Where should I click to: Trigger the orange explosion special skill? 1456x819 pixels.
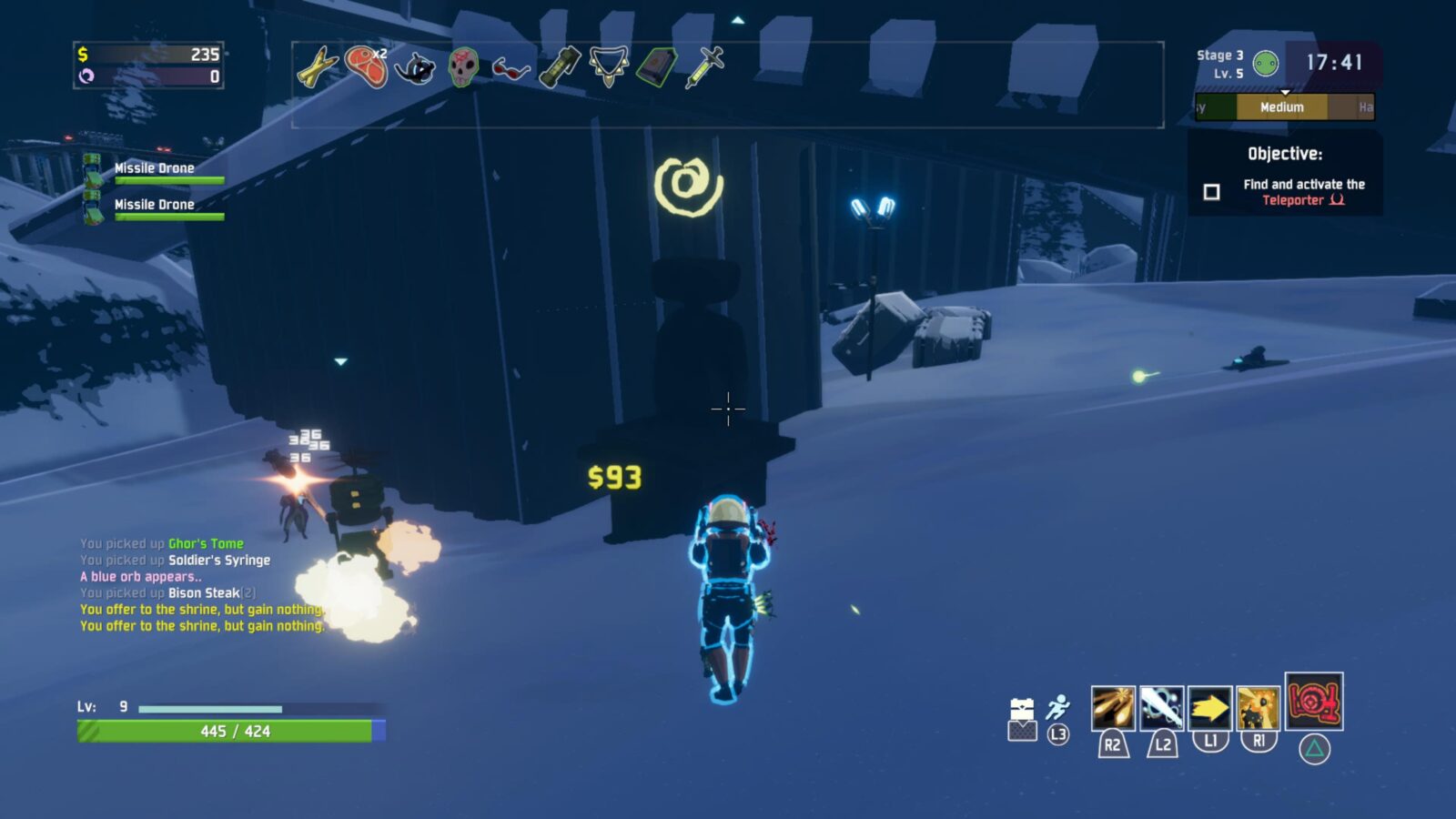point(1259,708)
